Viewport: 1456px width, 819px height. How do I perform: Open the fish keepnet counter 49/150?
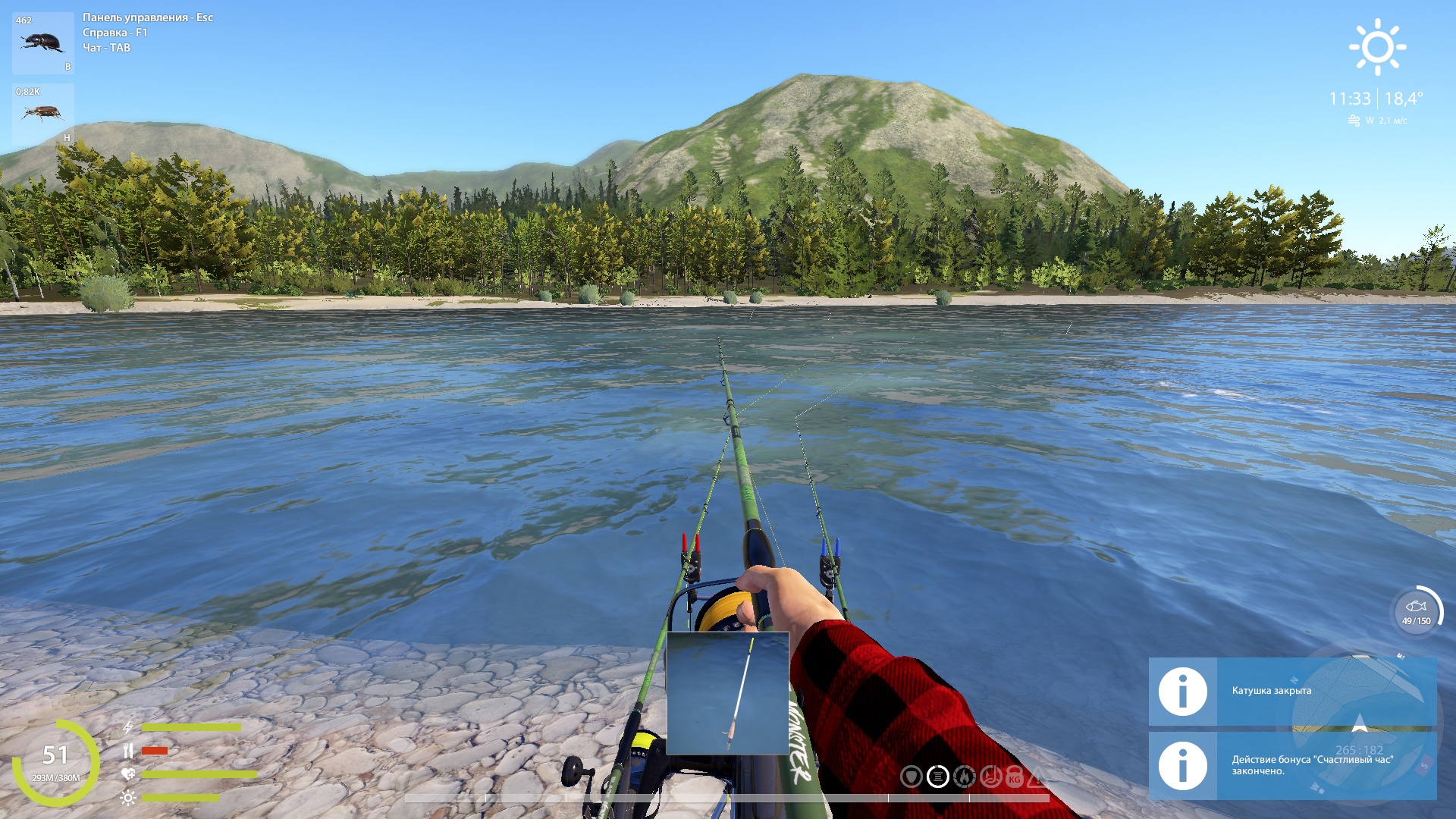pyautogui.click(x=1416, y=612)
